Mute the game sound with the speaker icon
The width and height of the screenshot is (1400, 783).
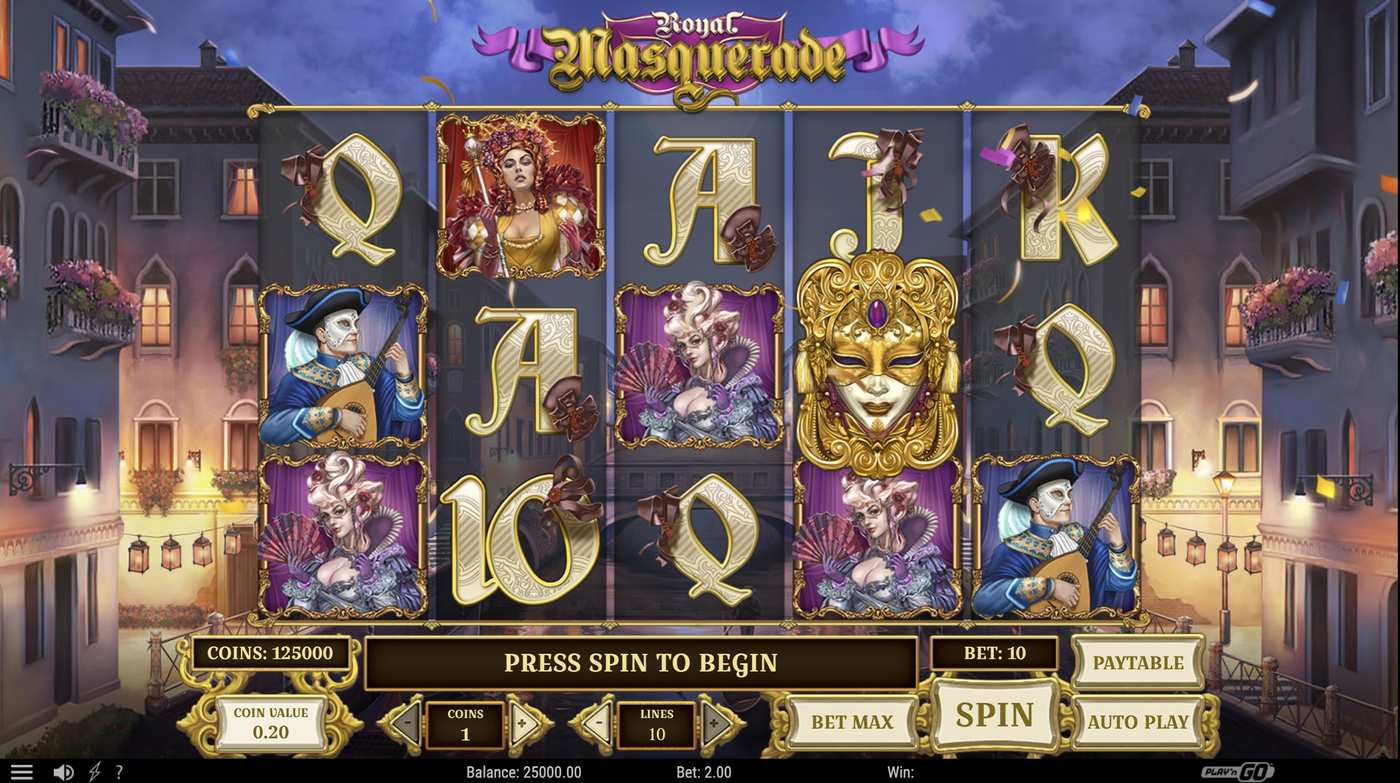pyautogui.click(x=63, y=770)
